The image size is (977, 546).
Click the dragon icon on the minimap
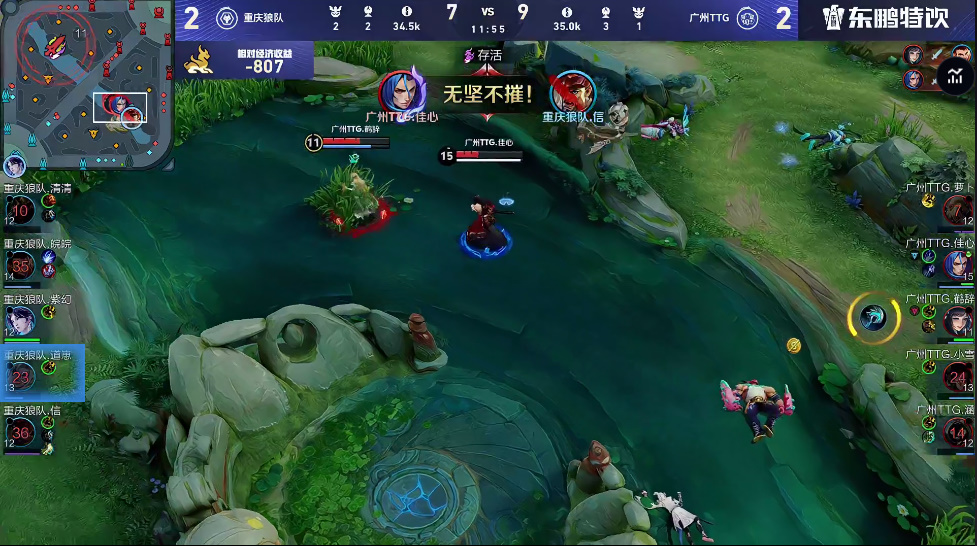tap(56, 45)
